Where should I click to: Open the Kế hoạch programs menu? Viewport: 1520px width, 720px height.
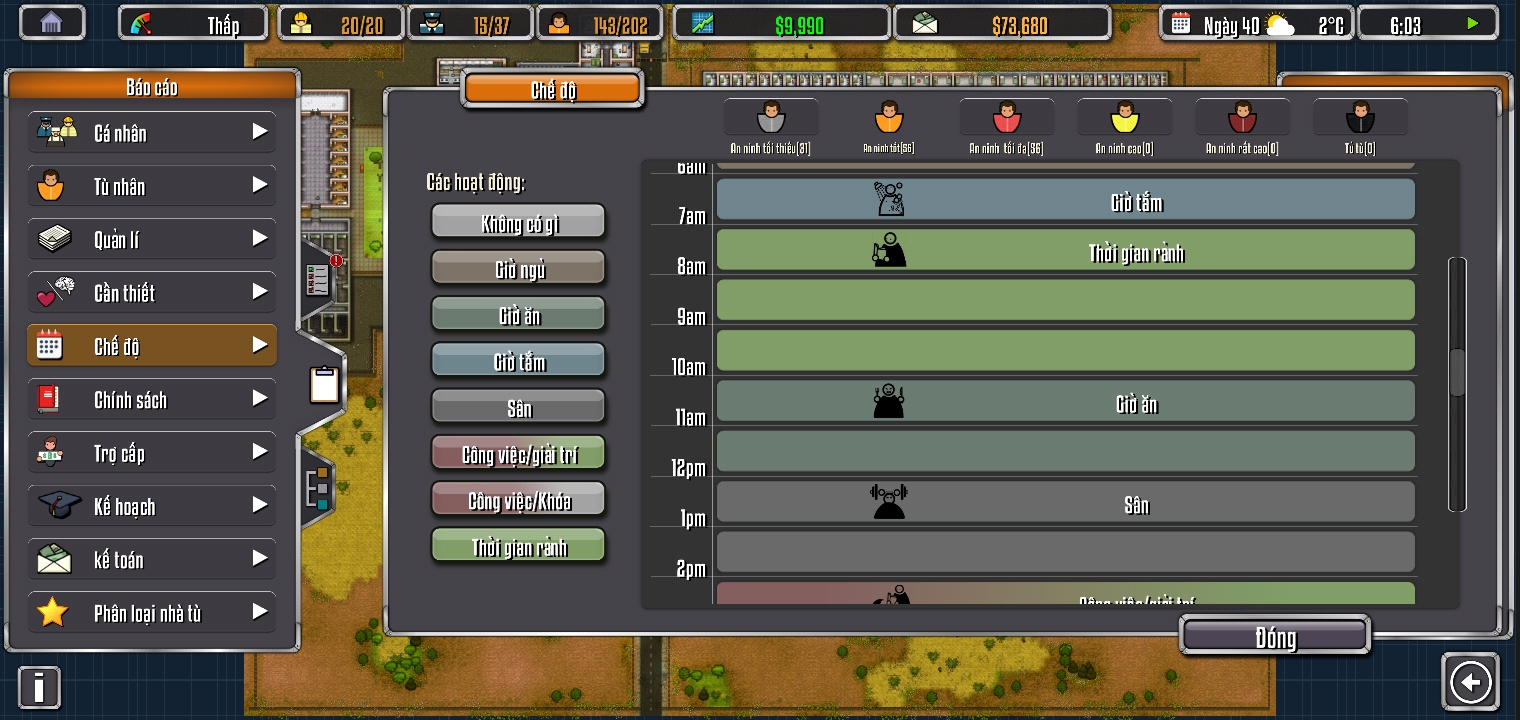151,506
